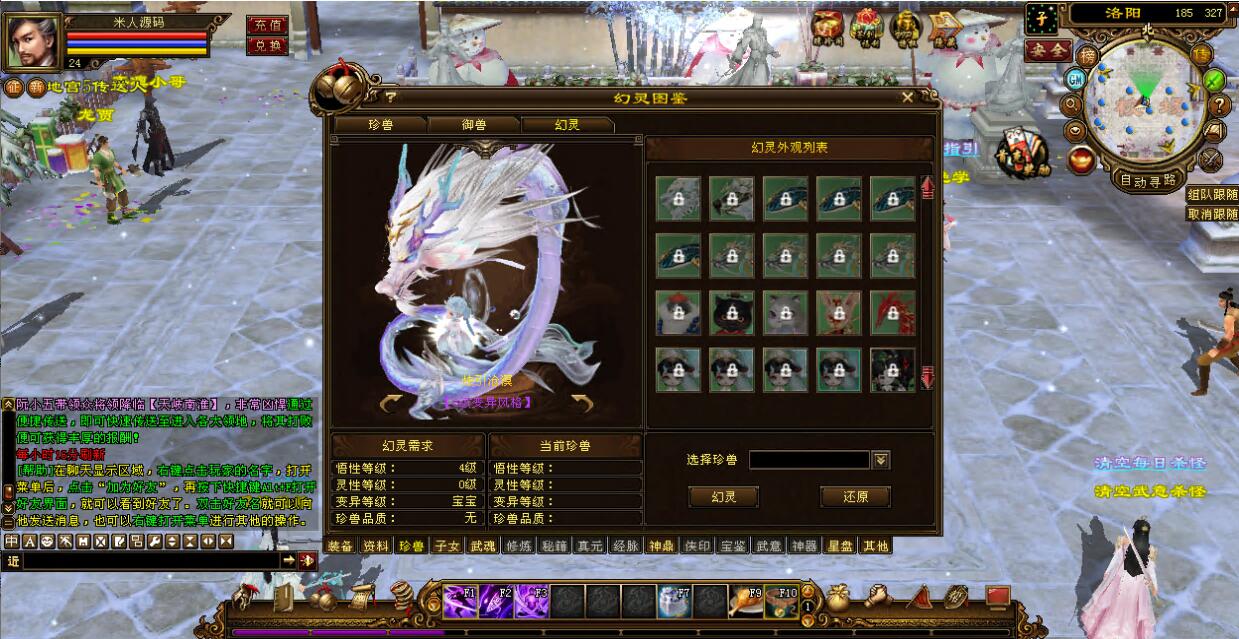Image resolution: width=1239 pixels, height=639 pixels.
Task: Click the chat input field
Action: pos(150,561)
